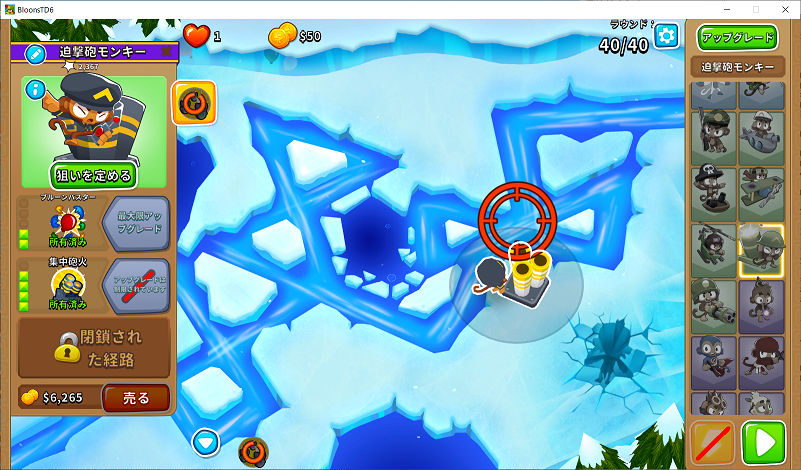Close the BloonsTD6 window
Viewport: 801px width, 470px height.
[x=783, y=9]
